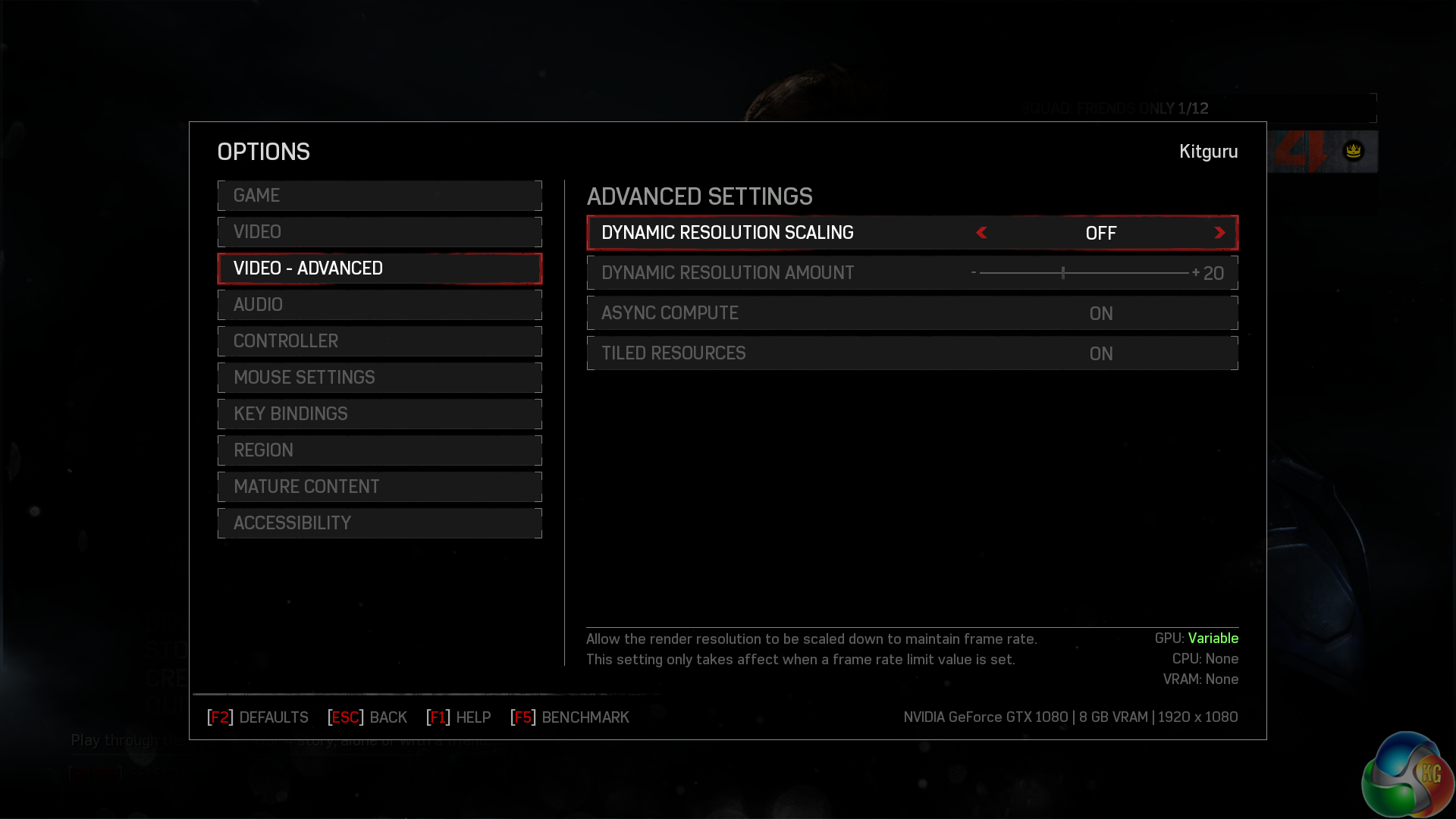
Task: Choose the Region options entry
Action: point(379,450)
